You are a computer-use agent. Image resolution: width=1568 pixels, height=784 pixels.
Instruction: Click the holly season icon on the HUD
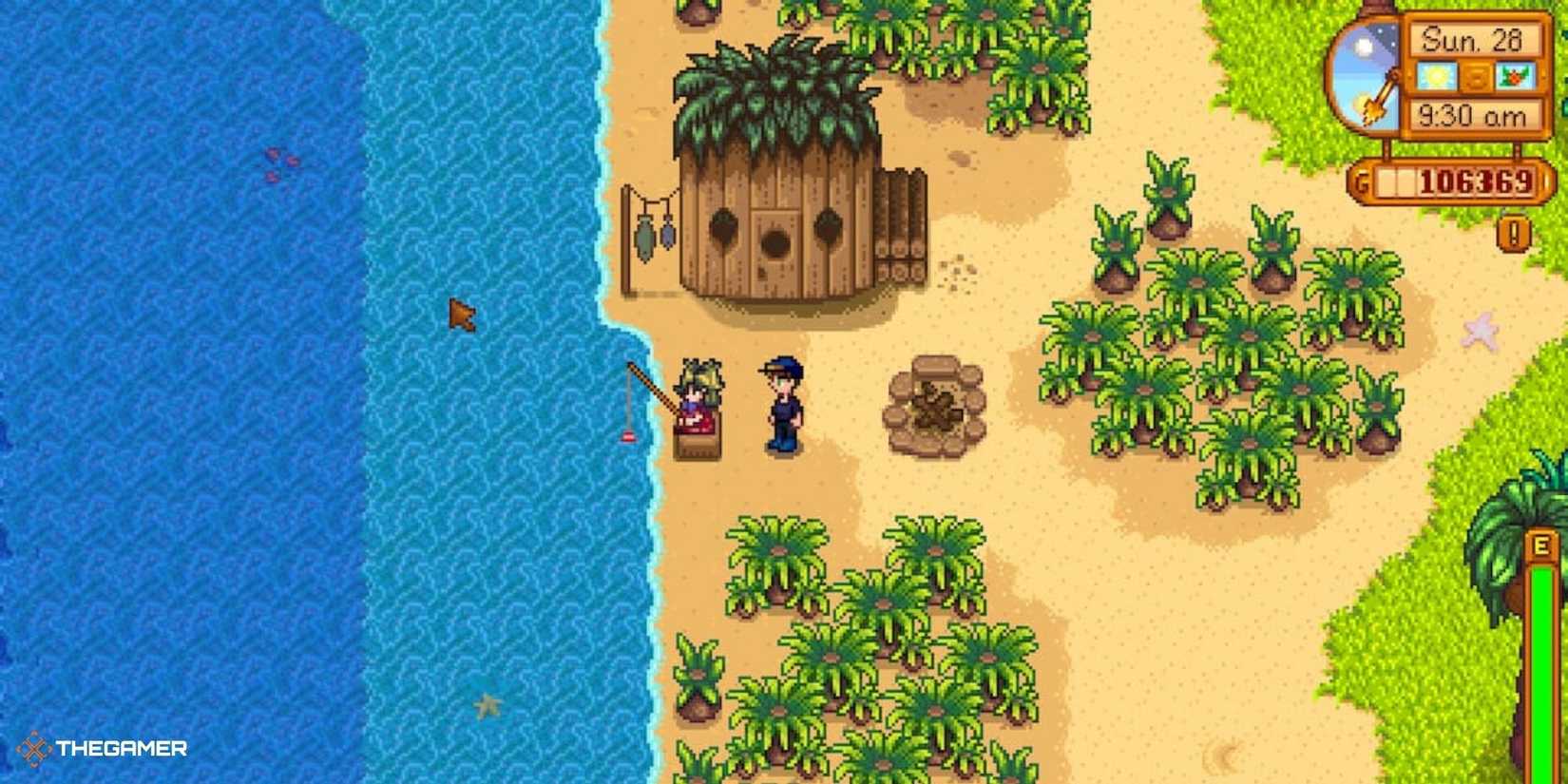[1515, 76]
